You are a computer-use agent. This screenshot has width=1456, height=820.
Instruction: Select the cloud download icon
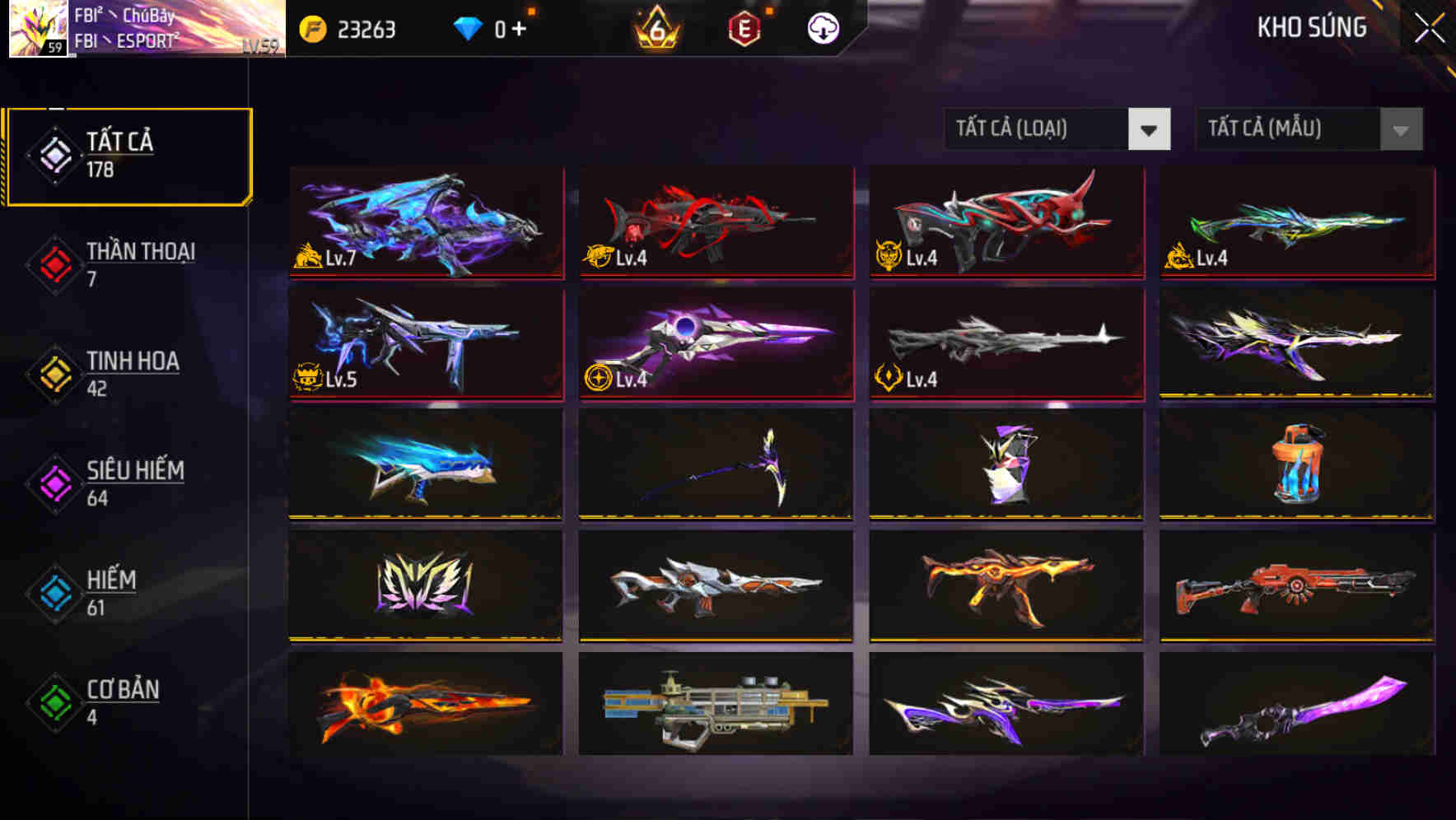pyautogui.click(x=820, y=27)
